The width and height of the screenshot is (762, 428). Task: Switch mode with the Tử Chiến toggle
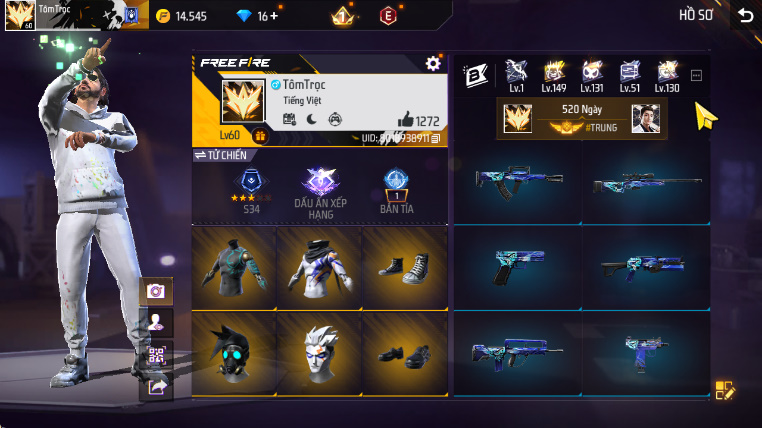point(220,155)
